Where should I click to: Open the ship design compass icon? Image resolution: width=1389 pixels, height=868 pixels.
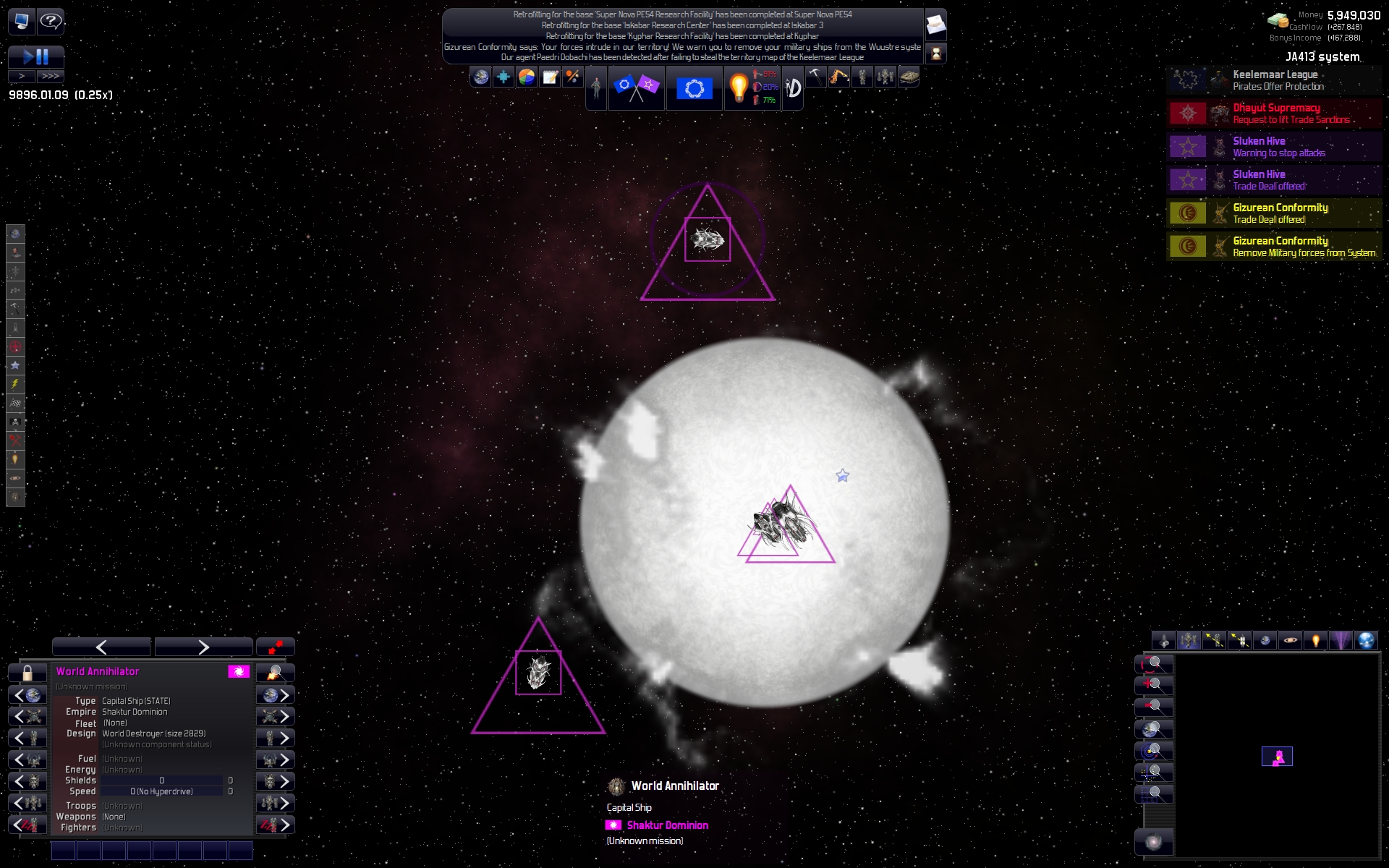(x=794, y=88)
